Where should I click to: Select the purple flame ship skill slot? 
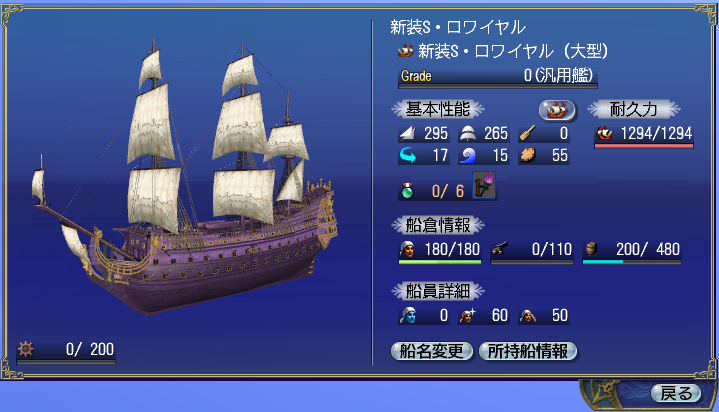(x=485, y=187)
